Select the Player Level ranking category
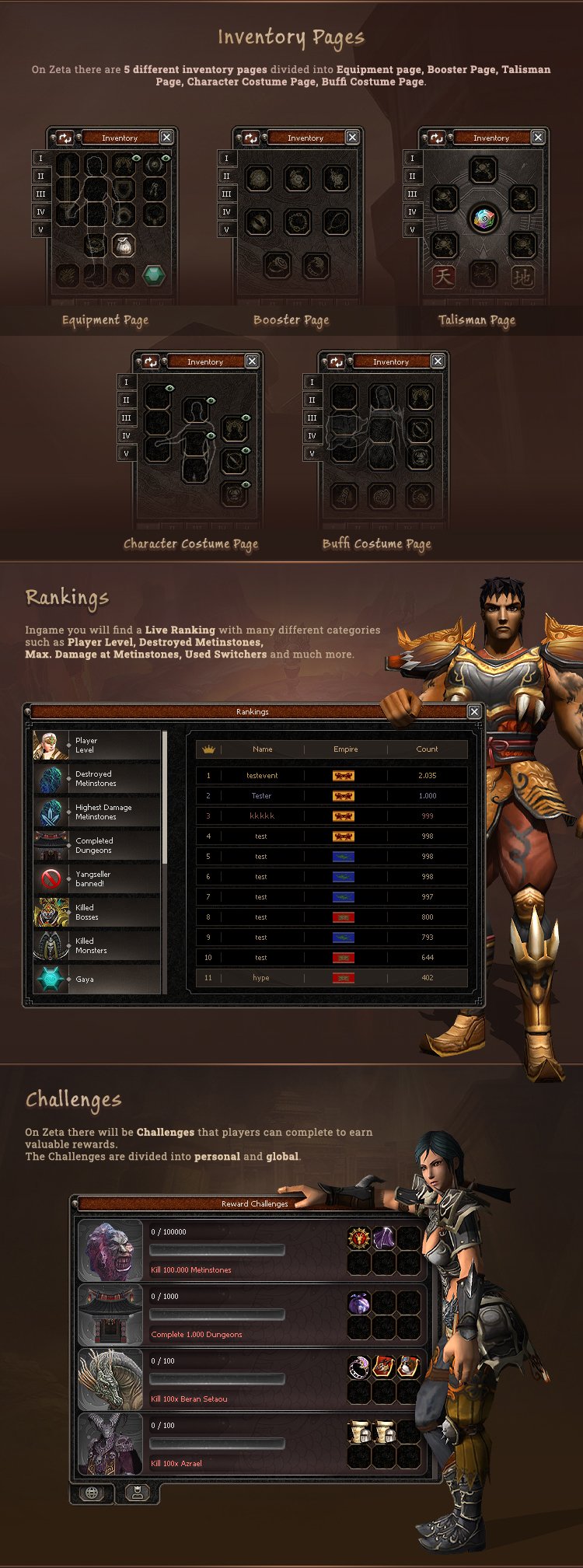Image resolution: width=583 pixels, height=1568 pixels. (96, 746)
